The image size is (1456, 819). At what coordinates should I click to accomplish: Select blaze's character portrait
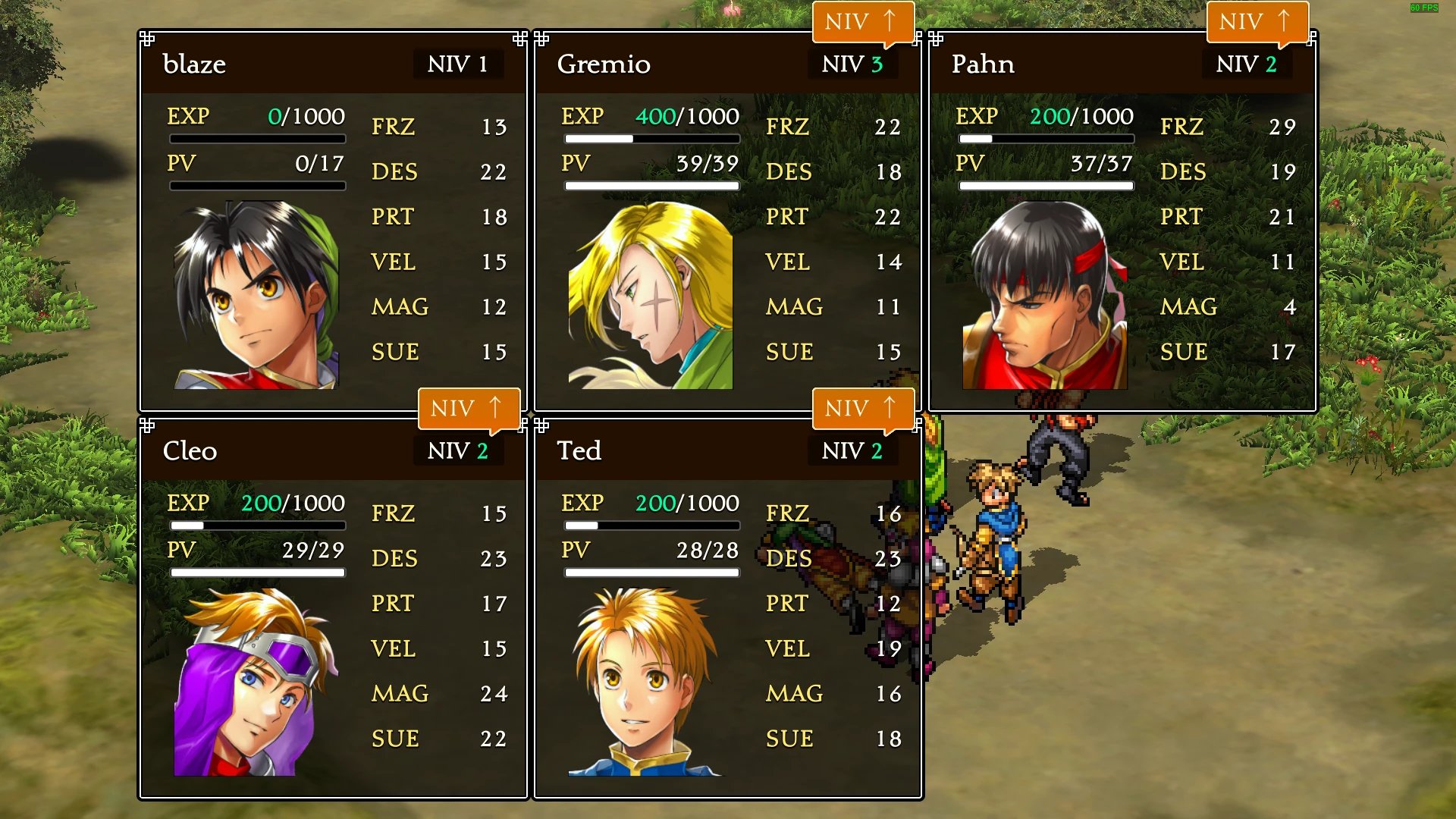click(x=256, y=295)
